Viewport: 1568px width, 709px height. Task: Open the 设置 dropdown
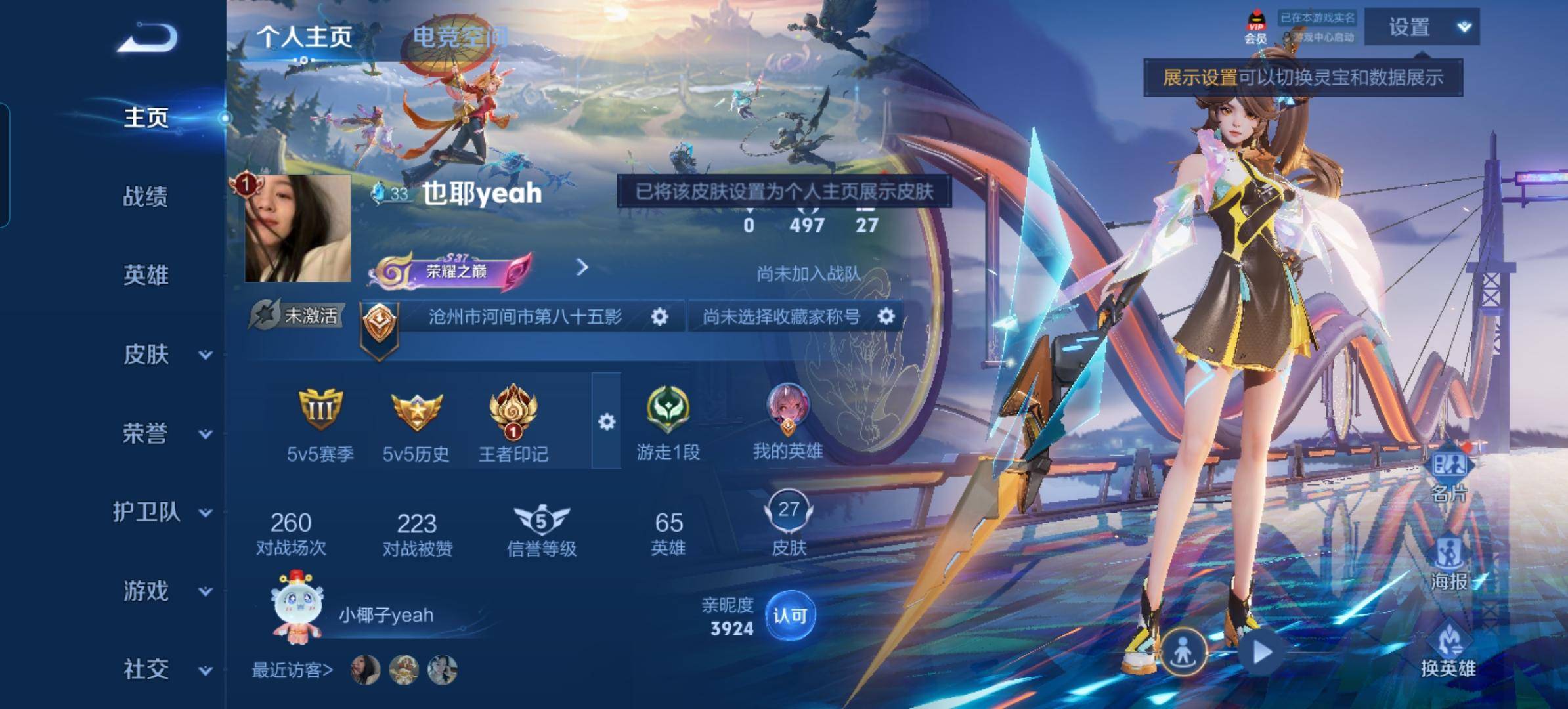[x=1422, y=28]
